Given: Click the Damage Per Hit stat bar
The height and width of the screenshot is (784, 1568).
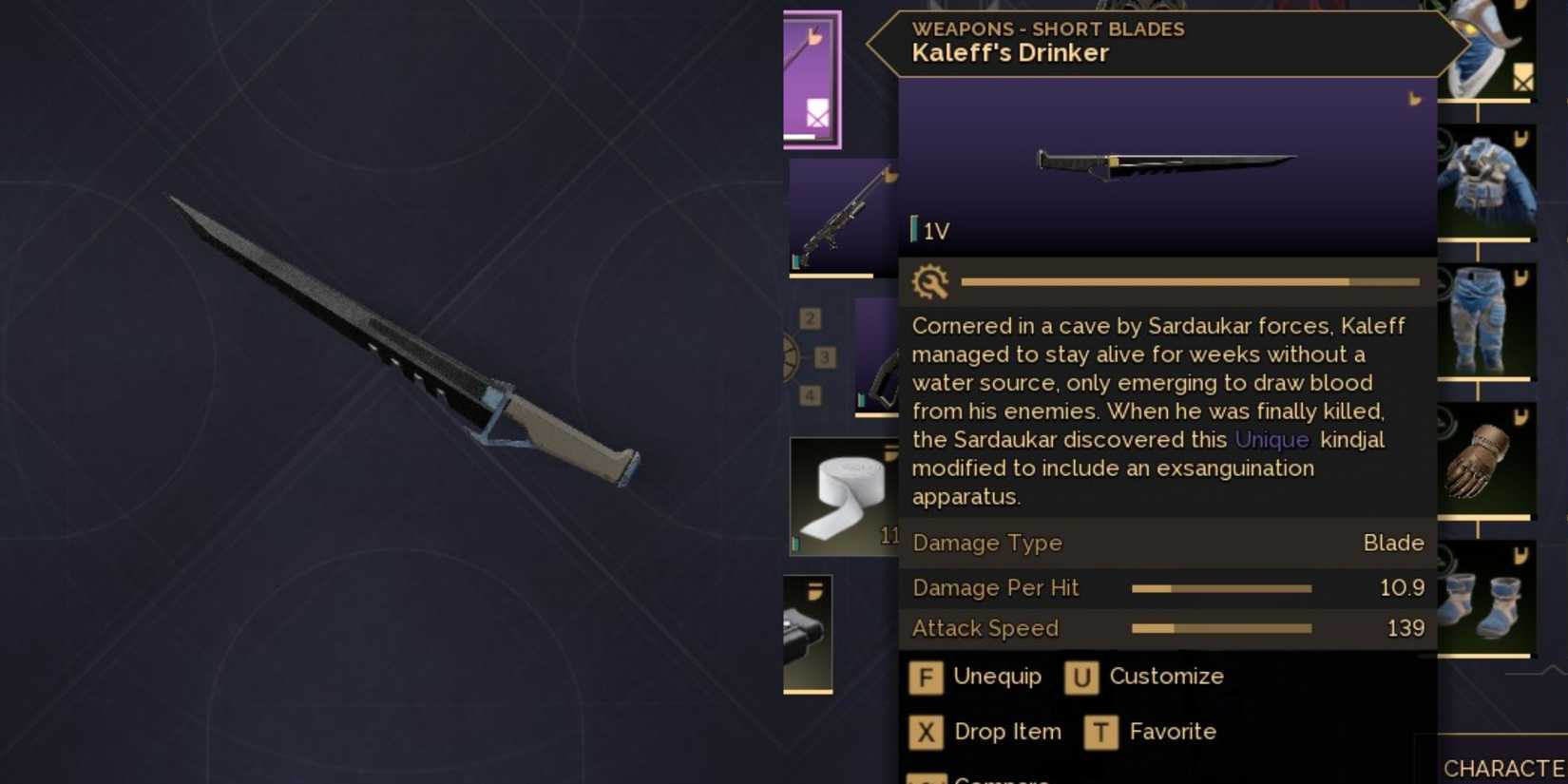Looking at the screenshot, I should tap(1221, 588).
